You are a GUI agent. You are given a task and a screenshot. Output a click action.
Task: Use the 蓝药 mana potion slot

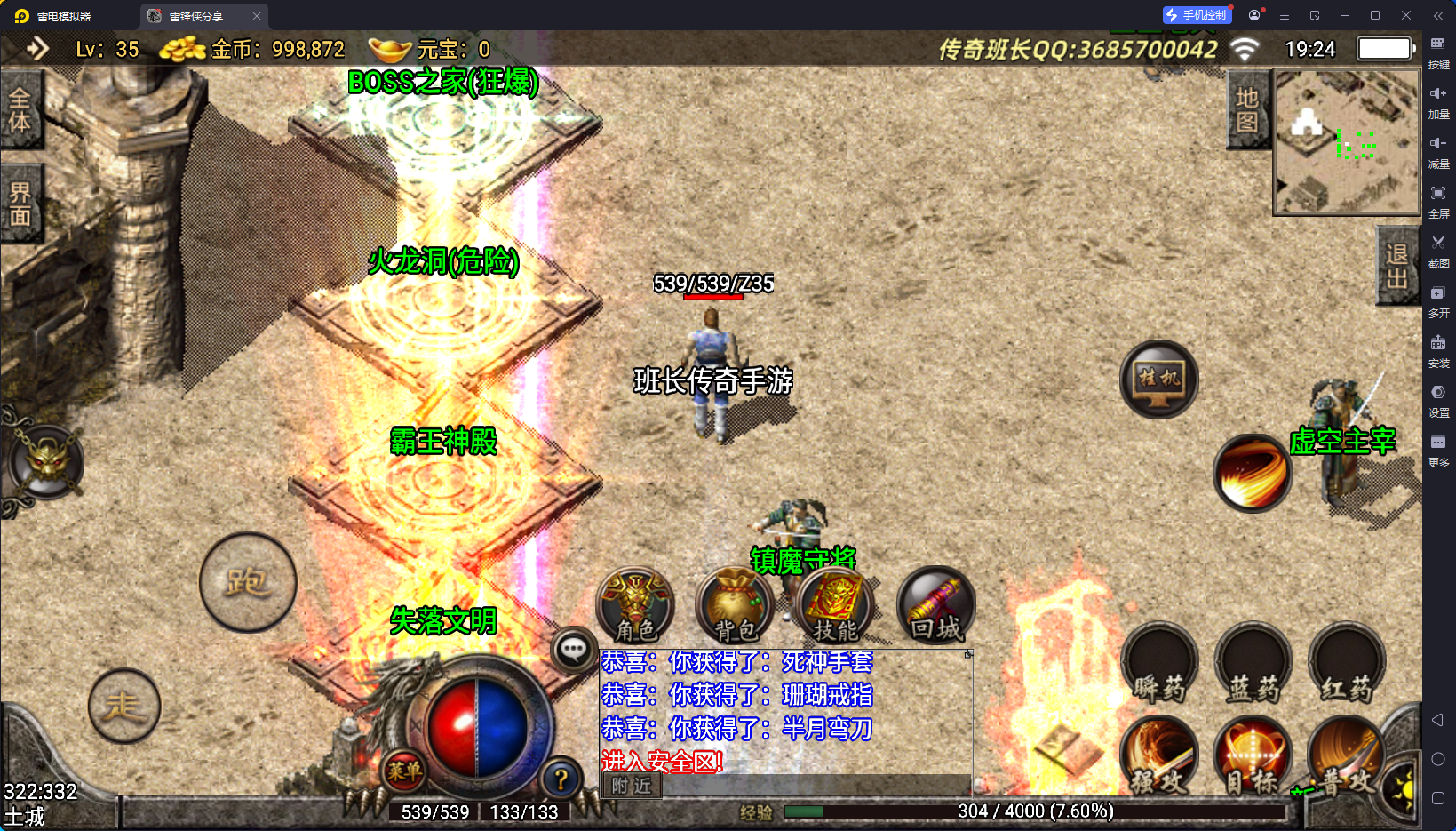point(1253,664)
